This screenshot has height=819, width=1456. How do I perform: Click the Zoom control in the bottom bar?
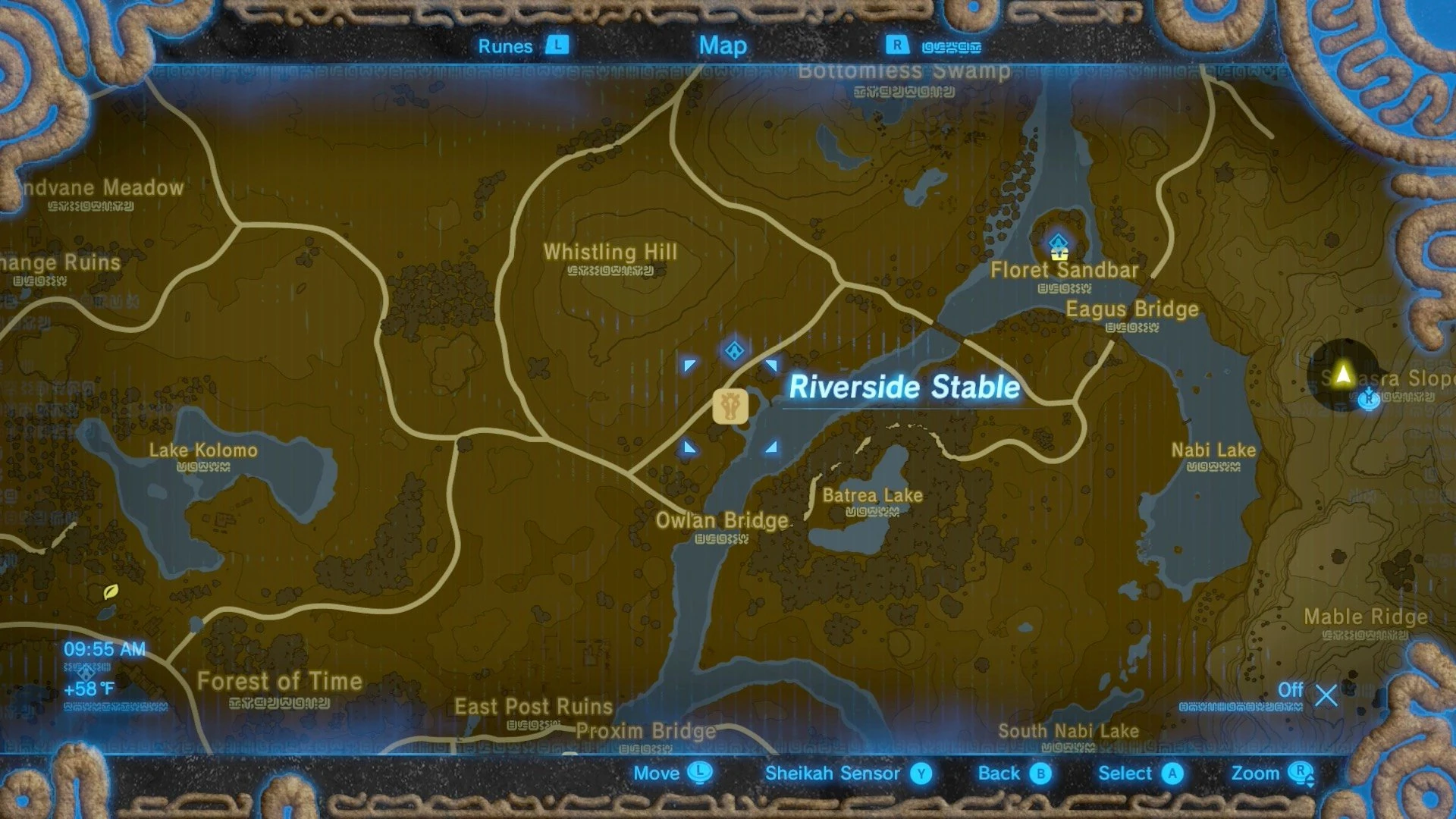[x=1256, y=773]
